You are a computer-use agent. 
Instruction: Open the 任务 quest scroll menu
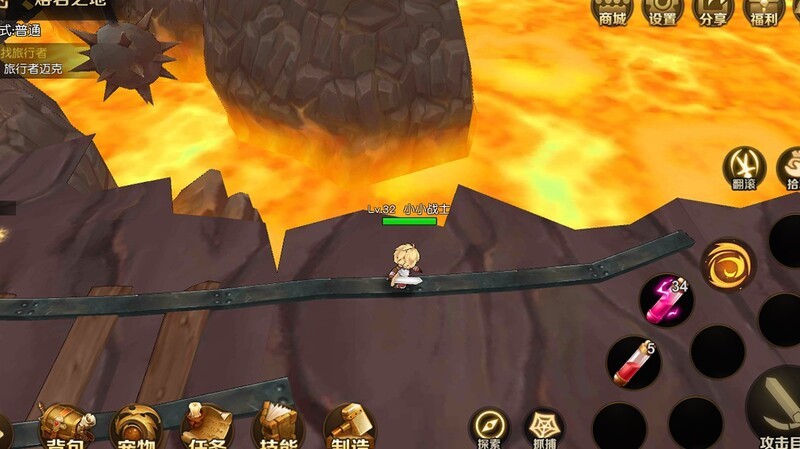207,427
